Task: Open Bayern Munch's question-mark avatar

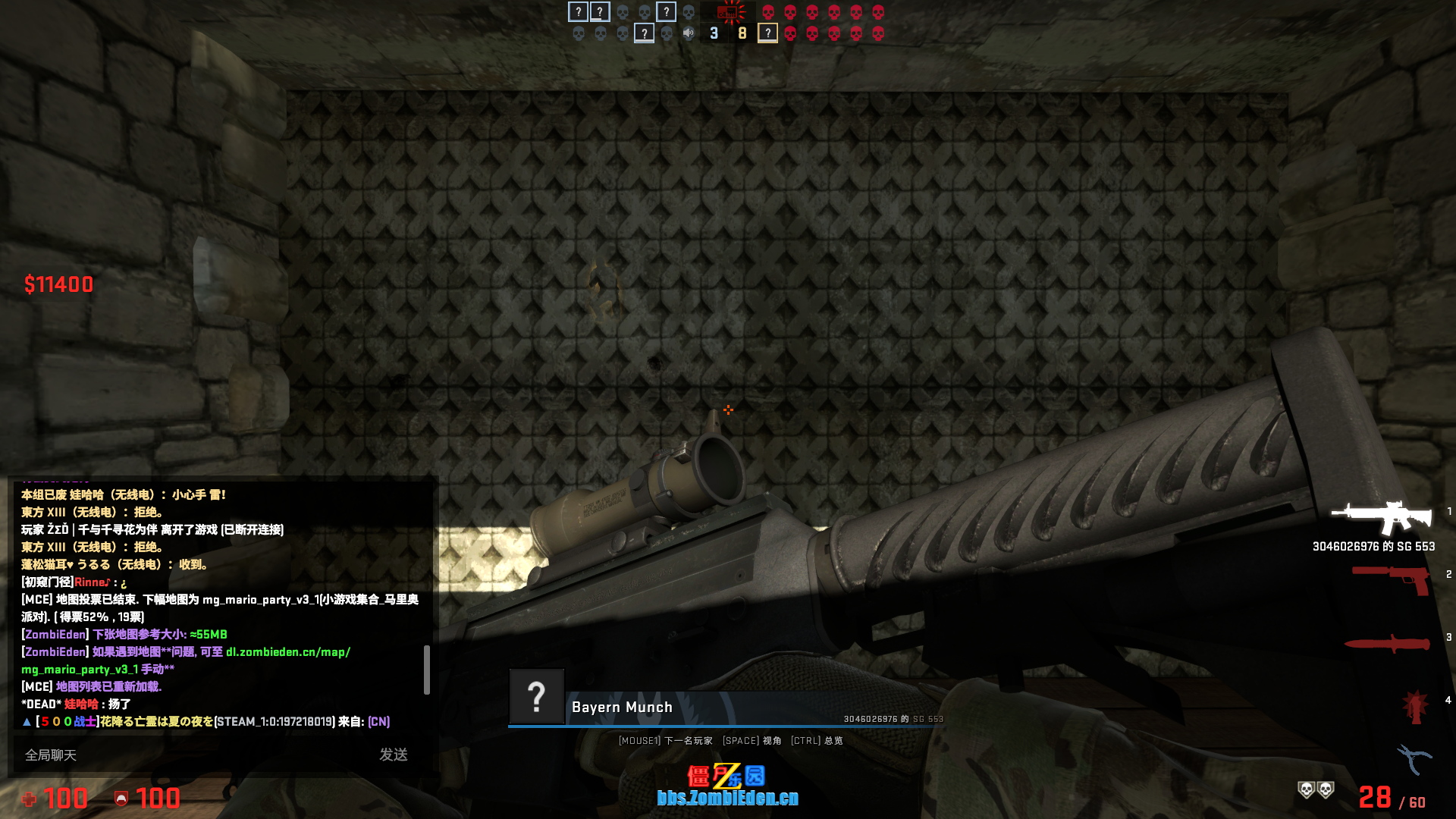Action: tap(537, 696)
